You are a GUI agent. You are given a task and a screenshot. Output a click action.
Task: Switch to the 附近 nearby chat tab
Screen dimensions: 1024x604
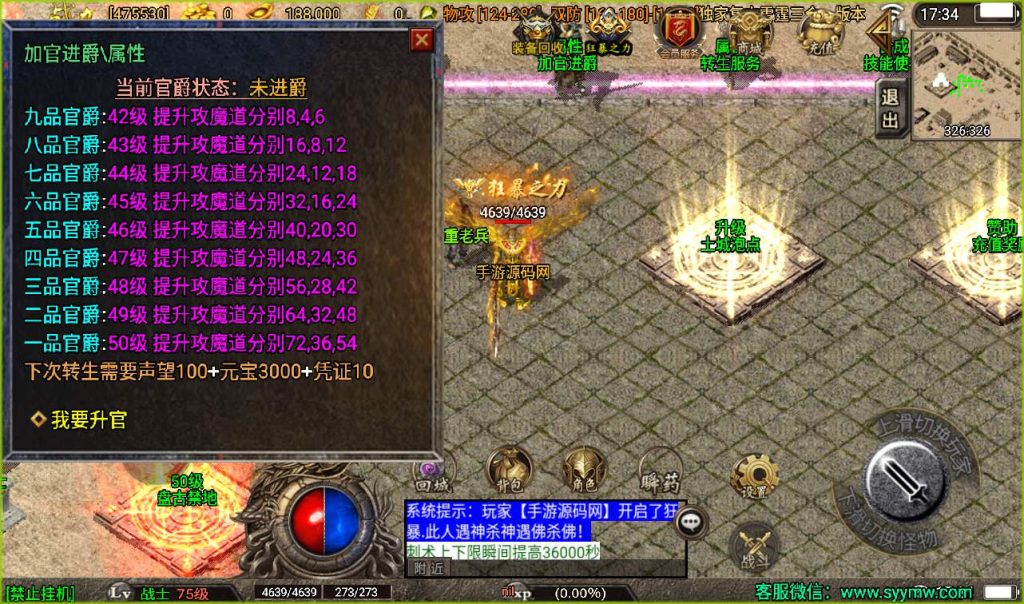pos(428,568)
